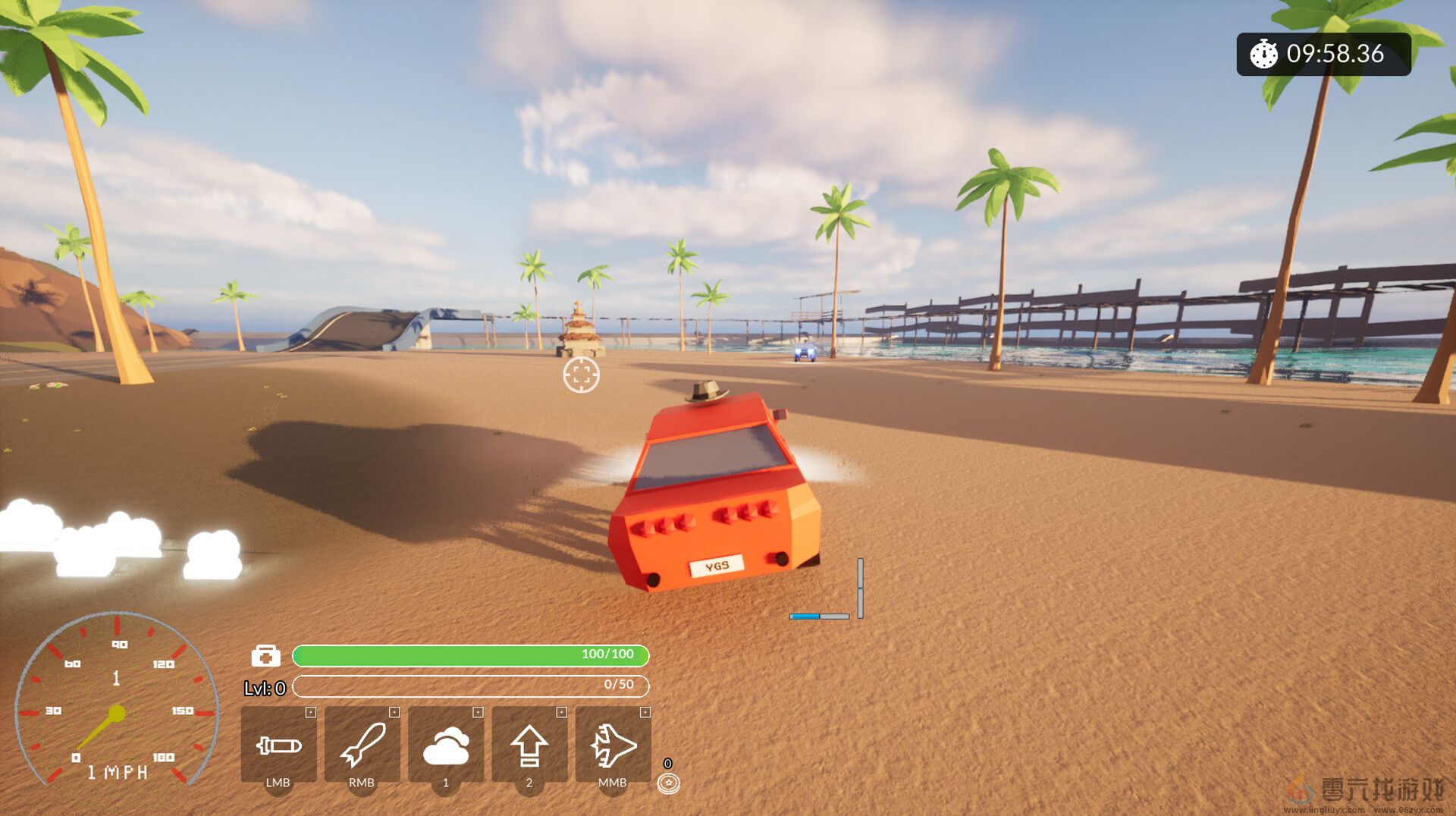
Task: Click the 09:58.36 timer display
Action: tap(1335, 55)
